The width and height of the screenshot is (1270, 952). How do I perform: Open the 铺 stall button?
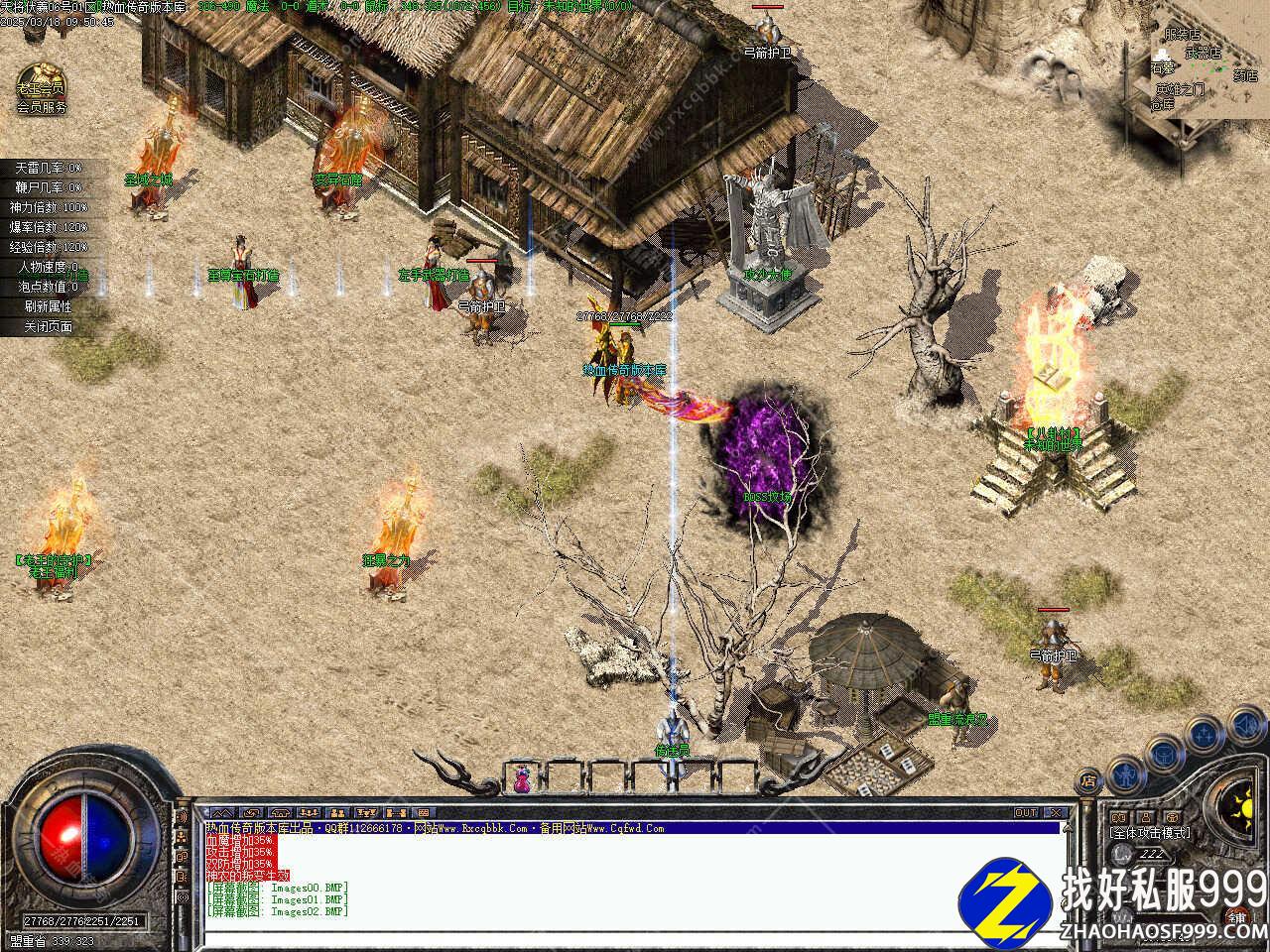[1238, 916]
